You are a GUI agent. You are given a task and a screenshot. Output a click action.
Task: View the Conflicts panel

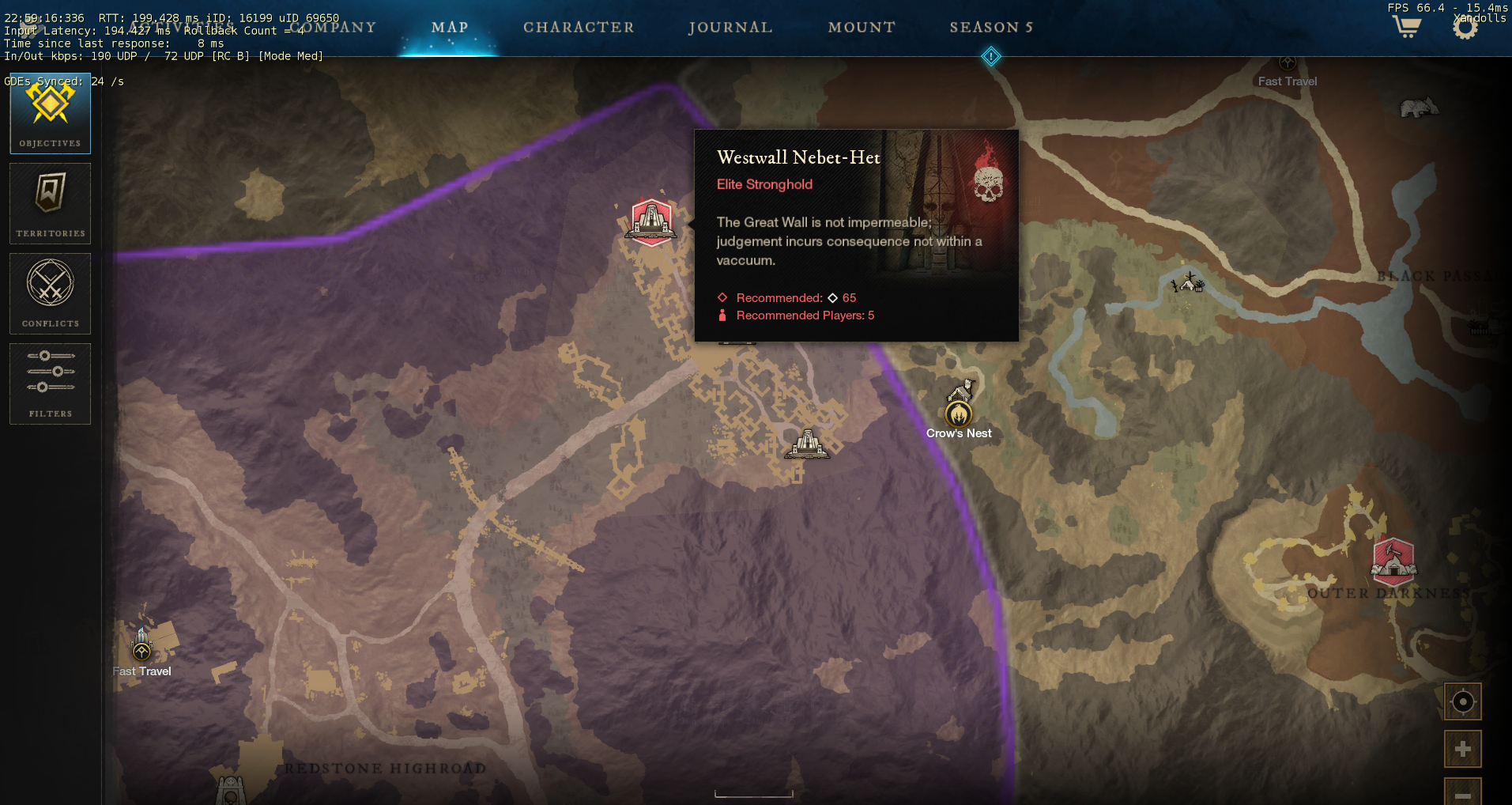(x=51, y=293)
